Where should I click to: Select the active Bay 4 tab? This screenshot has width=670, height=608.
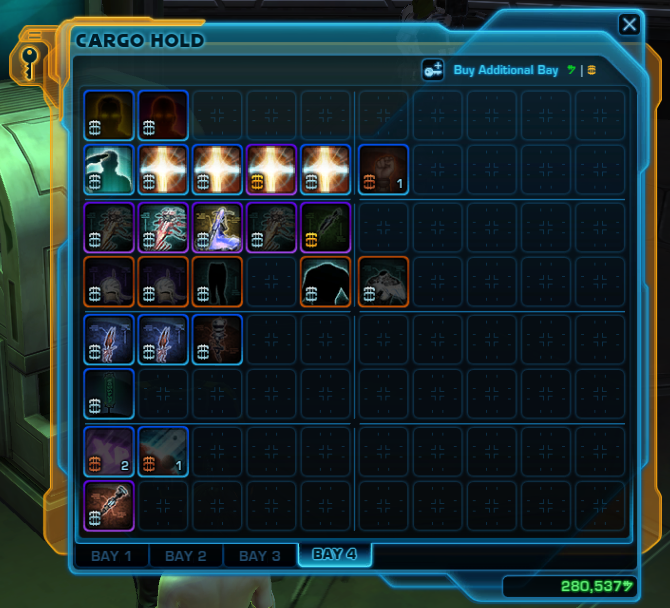coord(334,554)
